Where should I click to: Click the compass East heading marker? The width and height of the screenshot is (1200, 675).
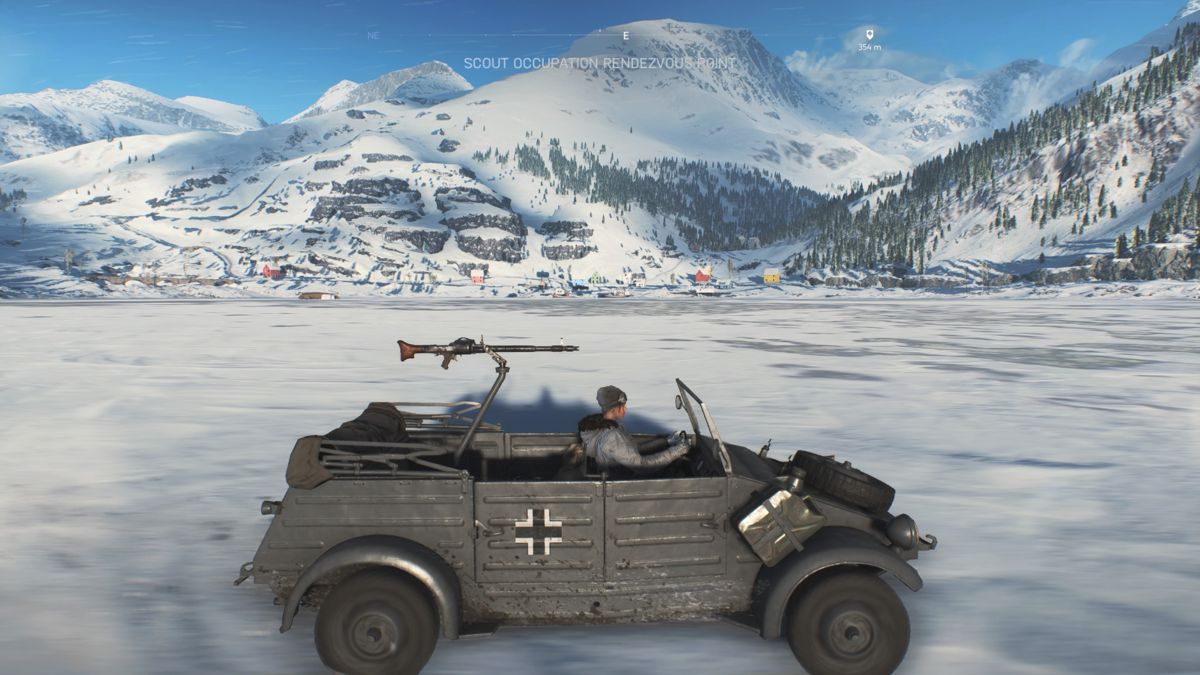click(x=626, y=35)
